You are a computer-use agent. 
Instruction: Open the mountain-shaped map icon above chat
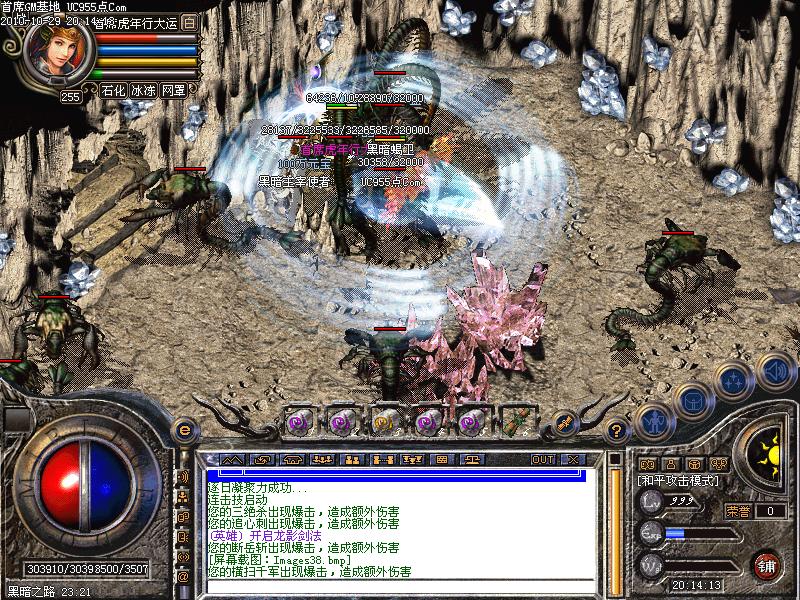tap(232, 460)
